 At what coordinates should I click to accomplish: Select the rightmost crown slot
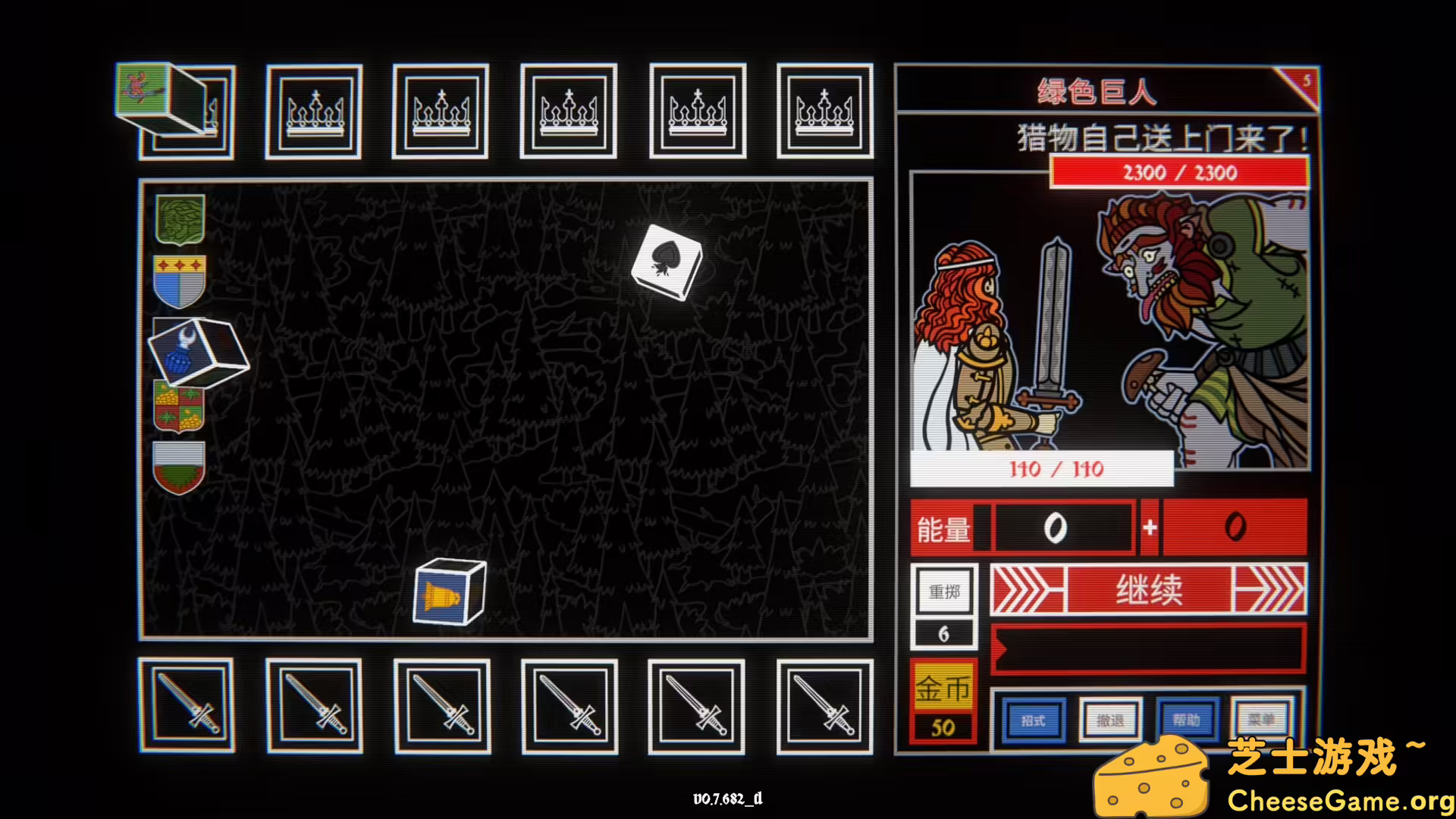[825, 112]
